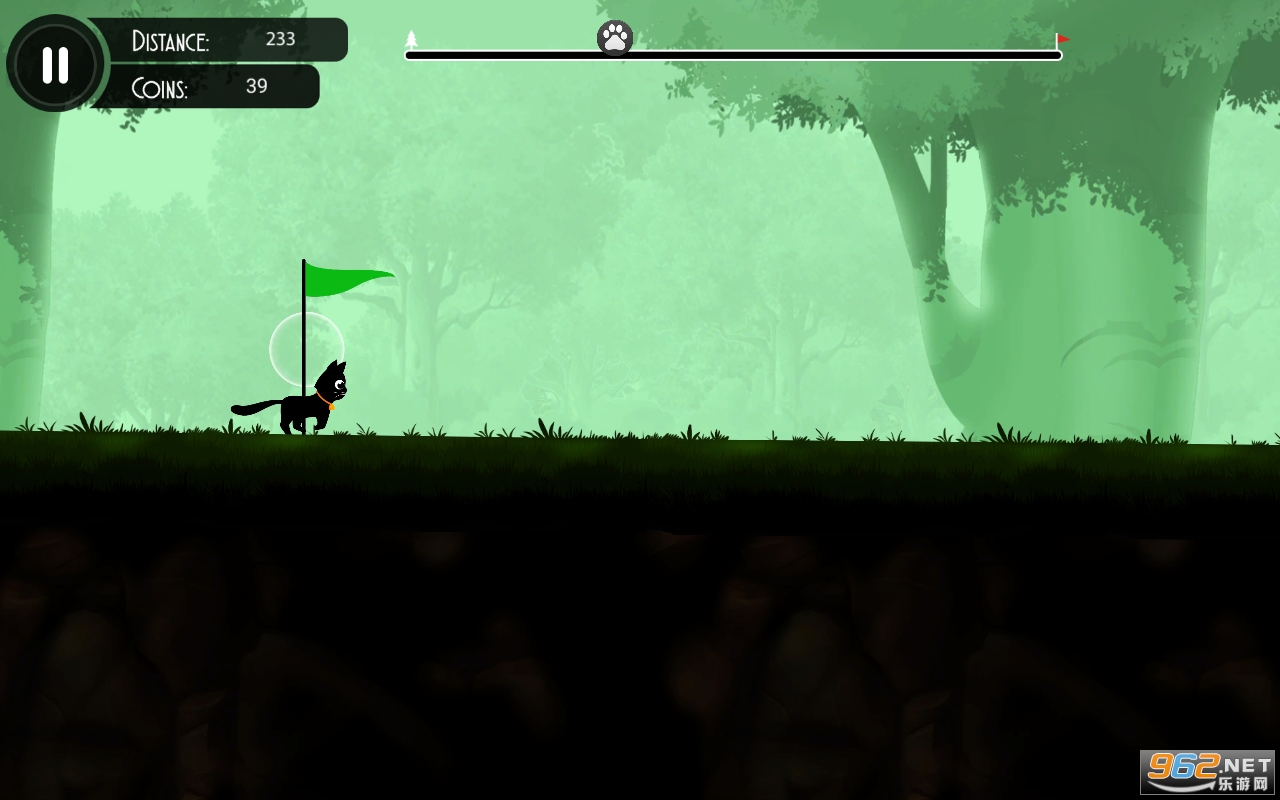Viewport: 1280px width, 800px height.
Task: Pause the game with the pause button
Action: pyautogui.click(x=55, y=65)
